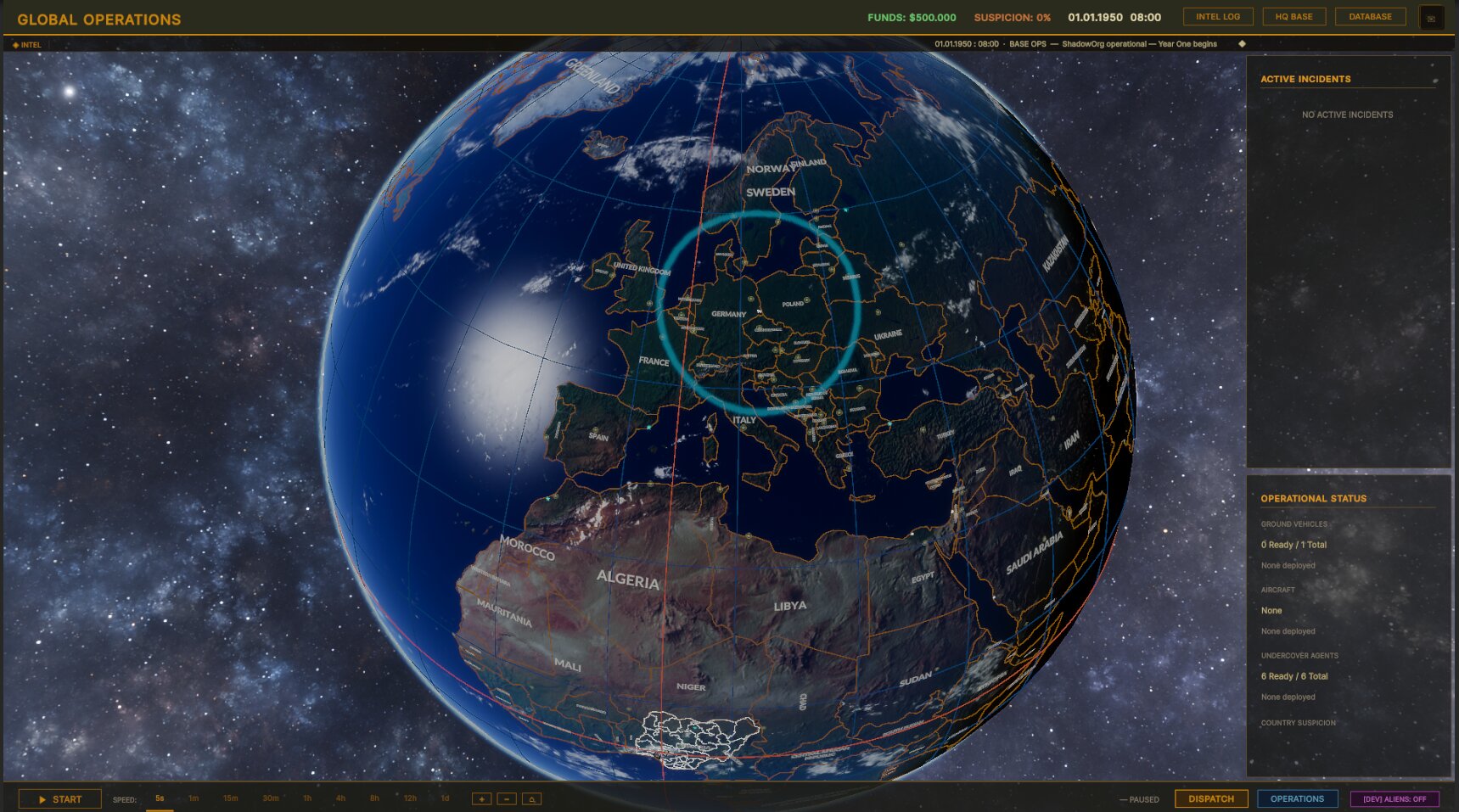Switch to the OPERATIONS tab
Screen dimensions: 1459x812
coord(1297,798)
